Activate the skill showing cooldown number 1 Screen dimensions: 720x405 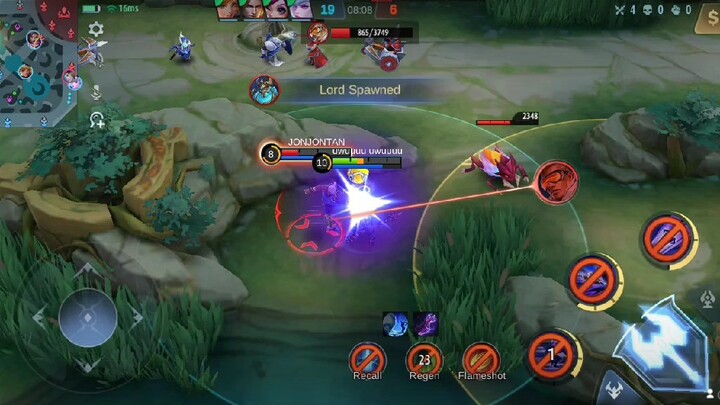553,353
